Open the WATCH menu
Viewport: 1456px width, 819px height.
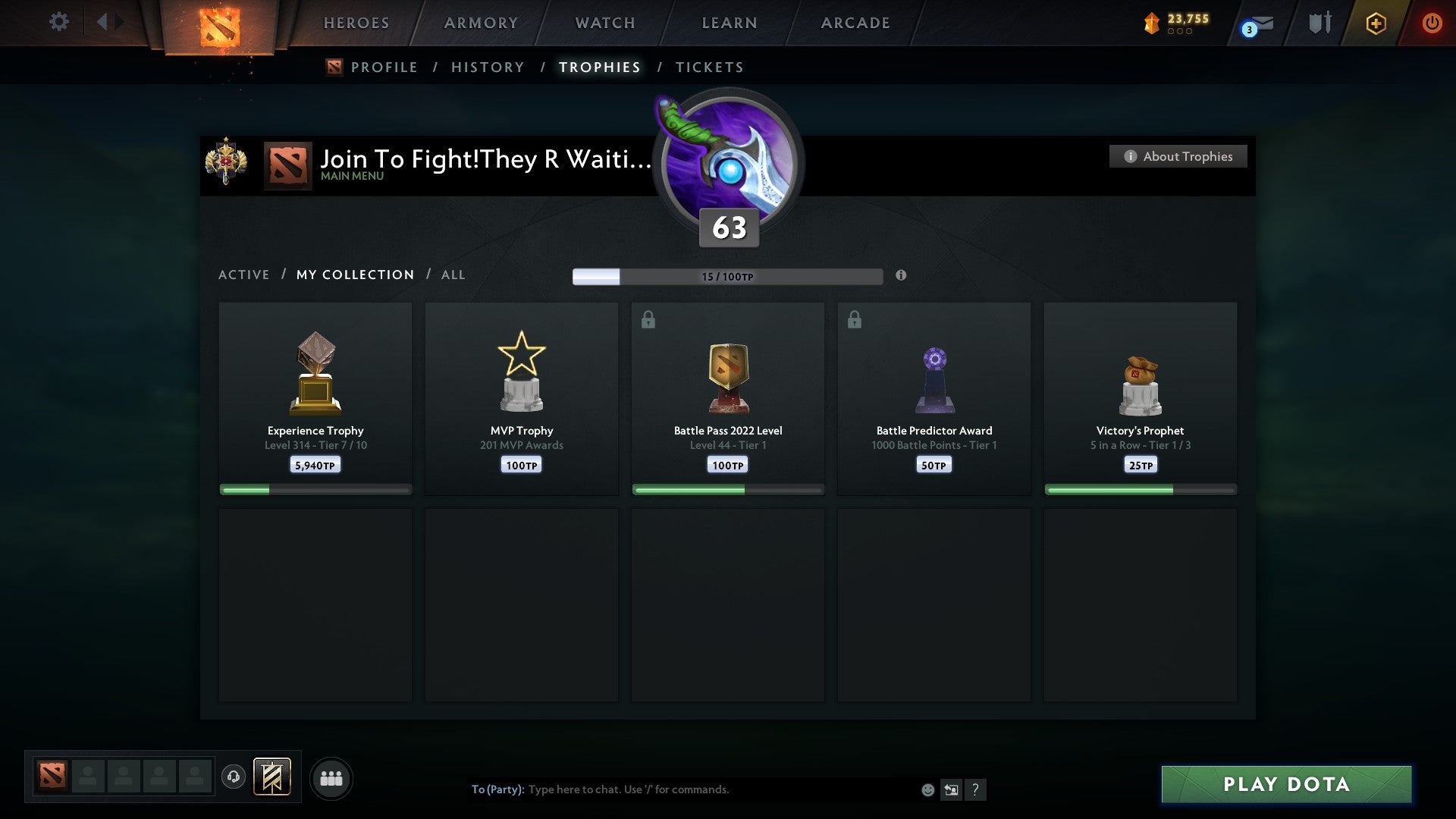tap(604, 23)
